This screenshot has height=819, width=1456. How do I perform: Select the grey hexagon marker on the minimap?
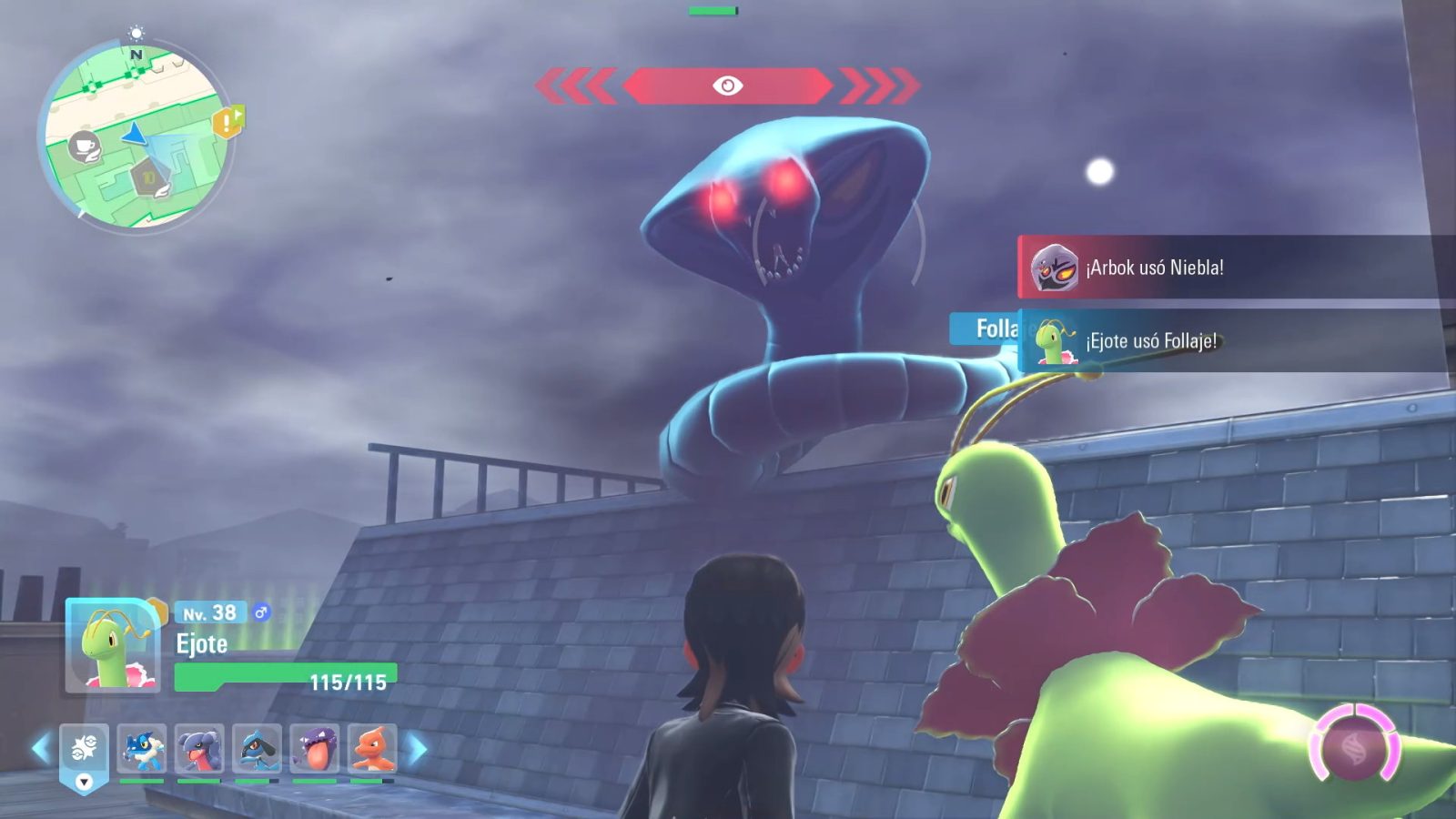pyautogui.click(x=148, y=177)
